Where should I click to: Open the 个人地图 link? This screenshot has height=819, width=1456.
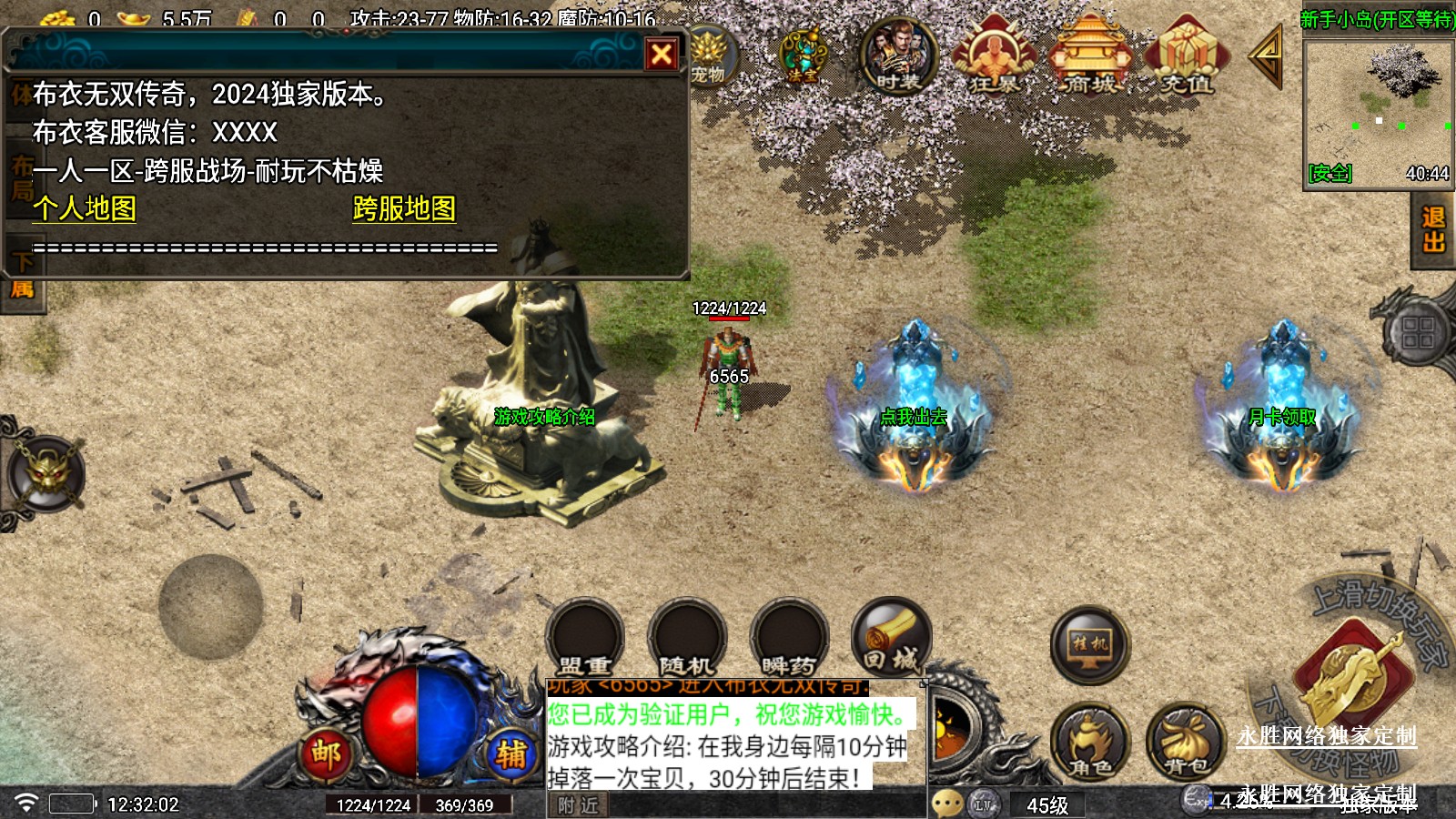coord(85,208)
